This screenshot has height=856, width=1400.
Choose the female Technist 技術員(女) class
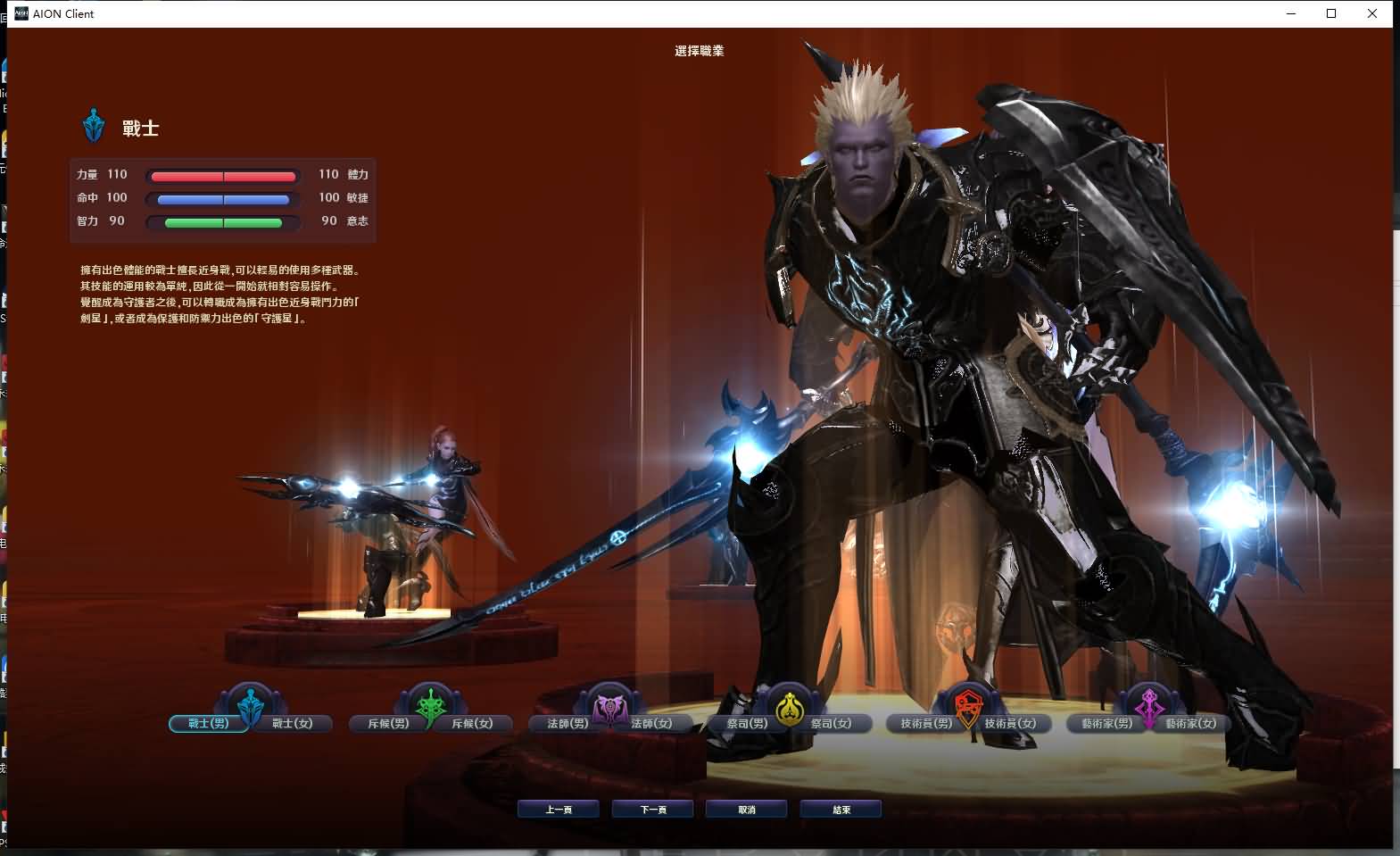pos(1011,723)
